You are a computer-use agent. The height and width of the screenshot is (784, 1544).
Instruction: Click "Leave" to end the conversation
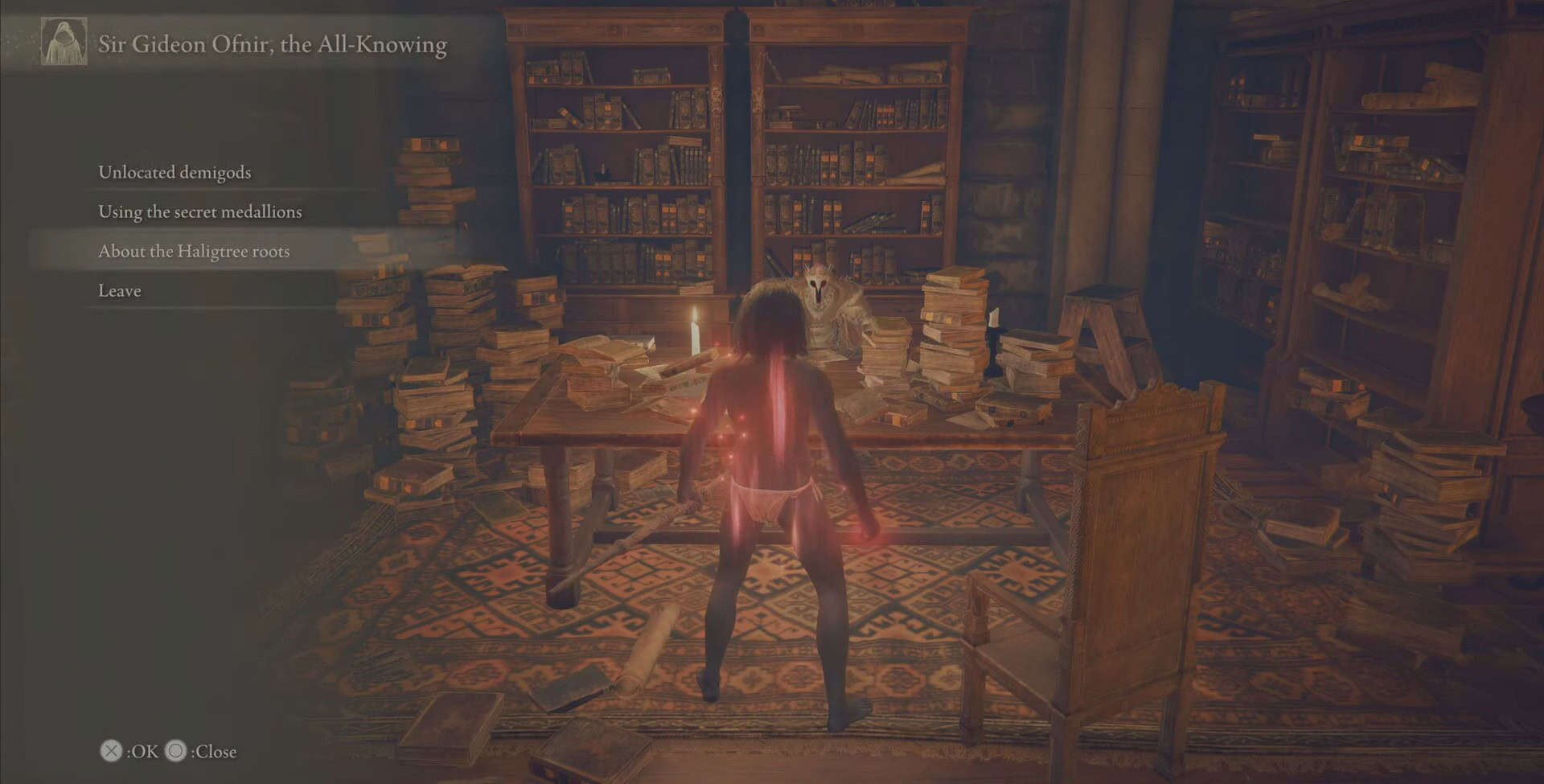pos(120,290)
